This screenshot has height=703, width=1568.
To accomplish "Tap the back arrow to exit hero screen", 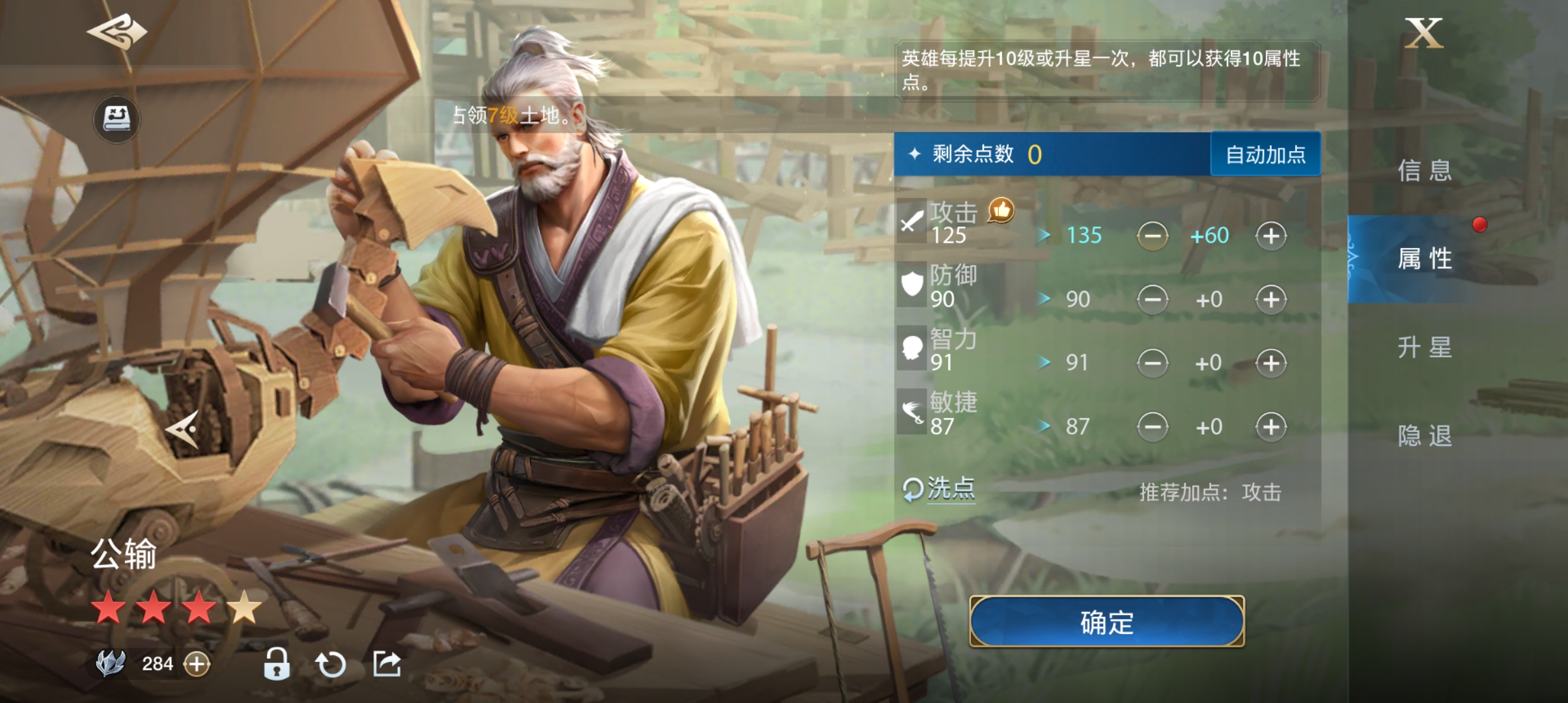I will 119,31.
